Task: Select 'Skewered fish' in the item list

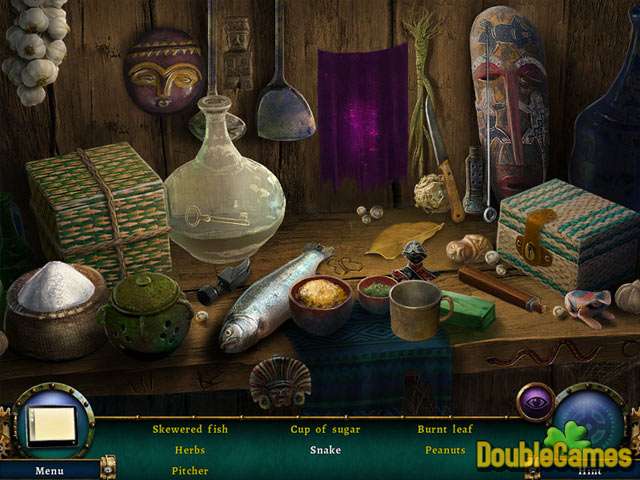Action: pyautogui.click(x=190, y=429)
